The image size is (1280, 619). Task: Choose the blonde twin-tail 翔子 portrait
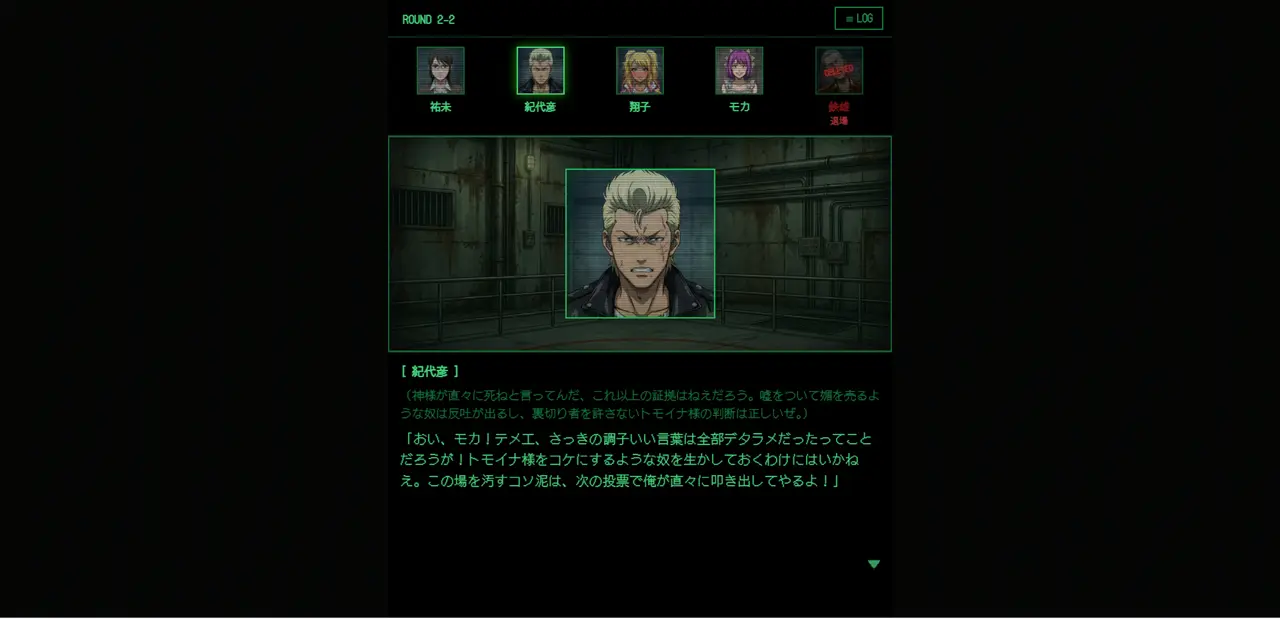point(640,71)
